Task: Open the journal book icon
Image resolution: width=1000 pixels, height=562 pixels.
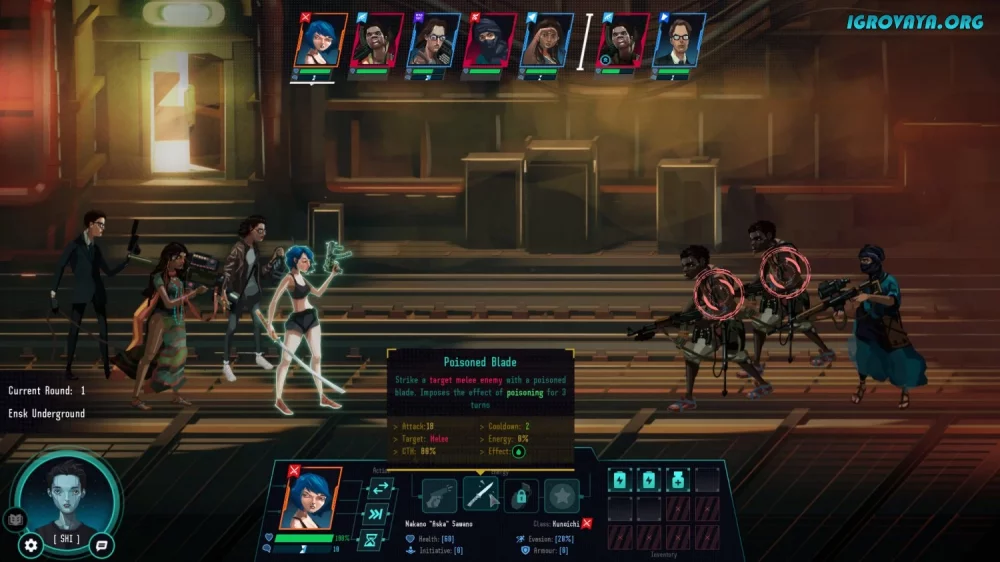Action: (x=14, y=519)
